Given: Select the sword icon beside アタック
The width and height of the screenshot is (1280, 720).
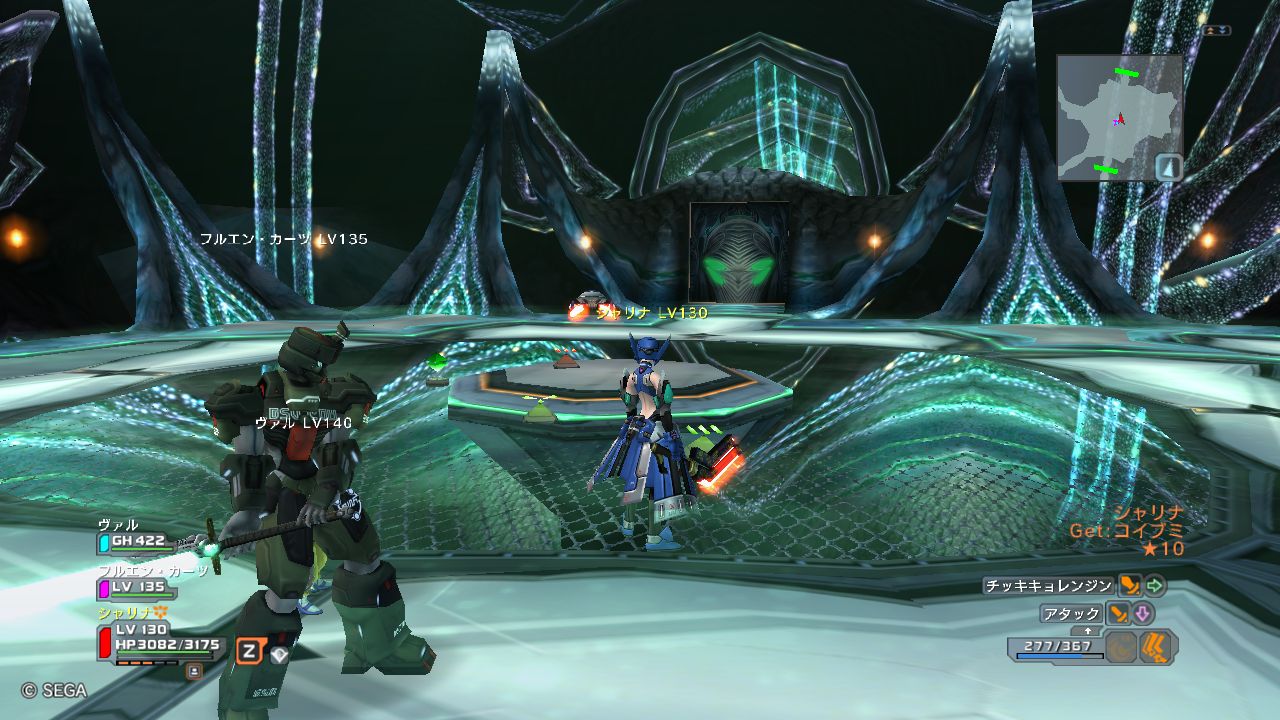Looking at the screenshot, I should coord(1118,614).
